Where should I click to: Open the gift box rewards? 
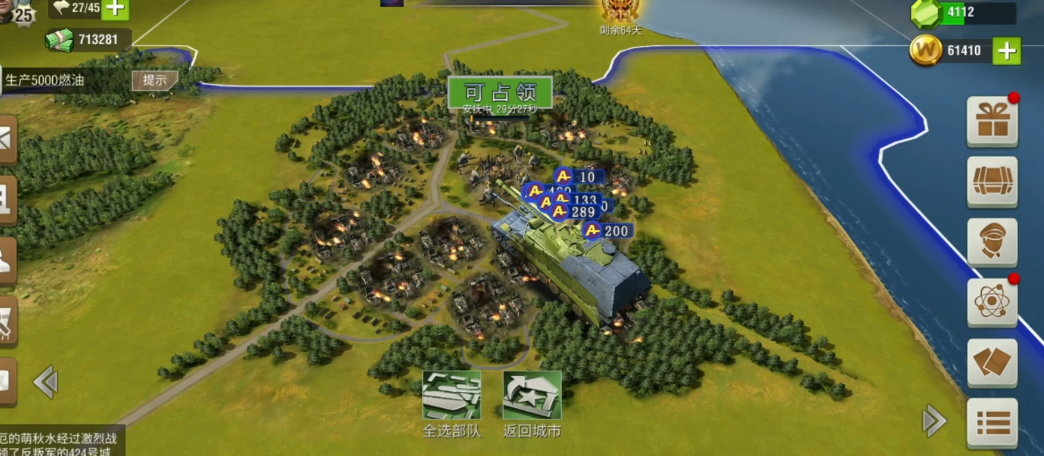992,122
